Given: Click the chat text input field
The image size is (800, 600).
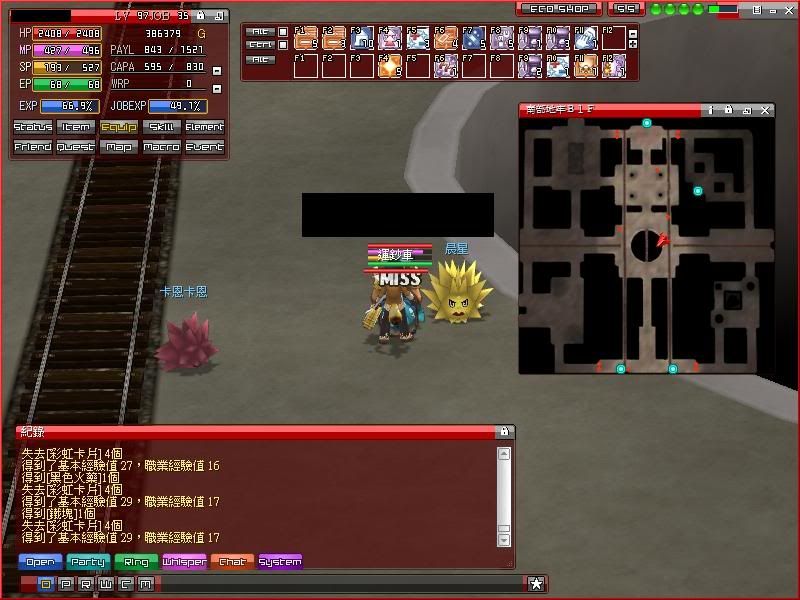Looking at the screenshot, I should [340, 583].
